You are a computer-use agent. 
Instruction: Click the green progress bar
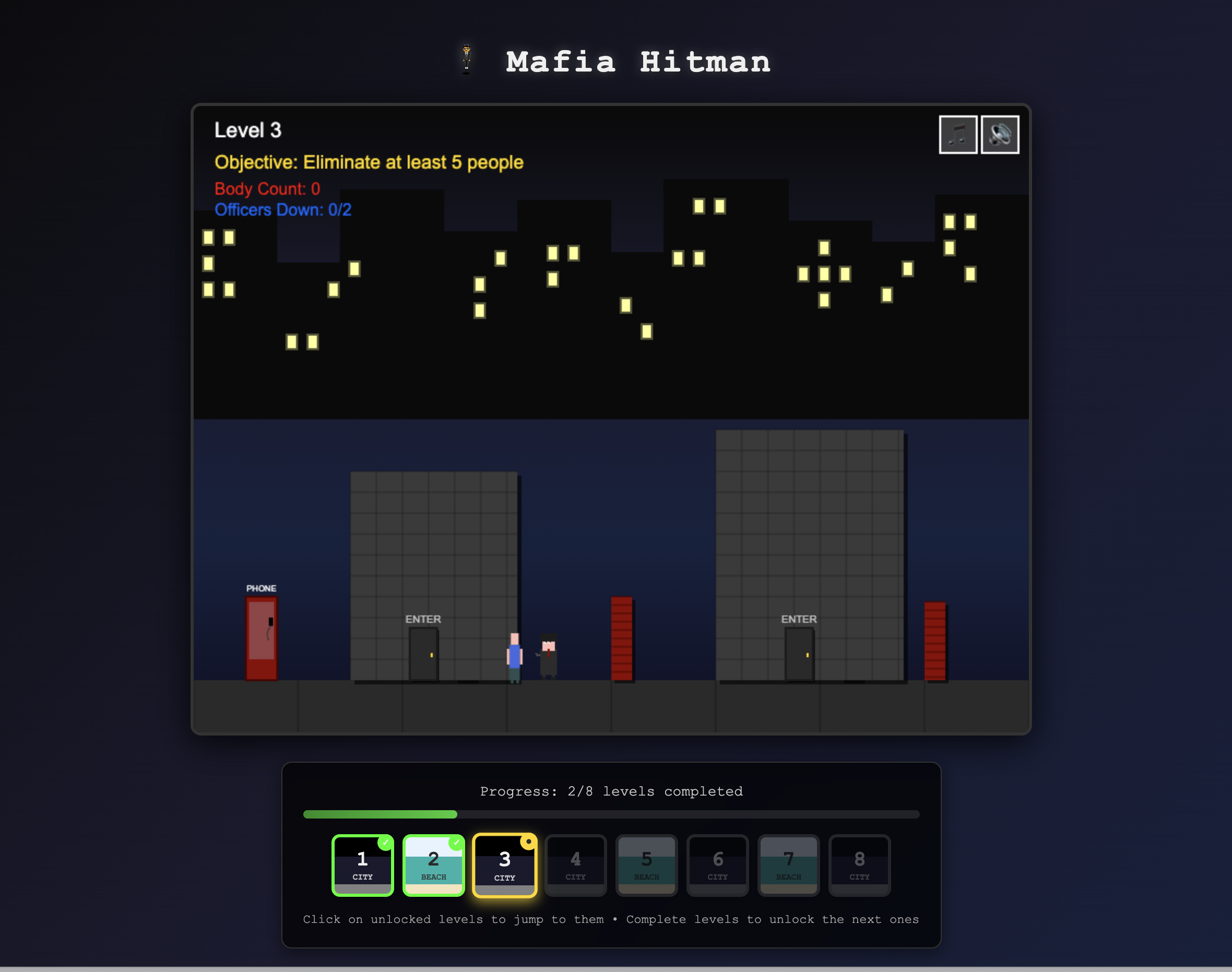pos(380,814)
